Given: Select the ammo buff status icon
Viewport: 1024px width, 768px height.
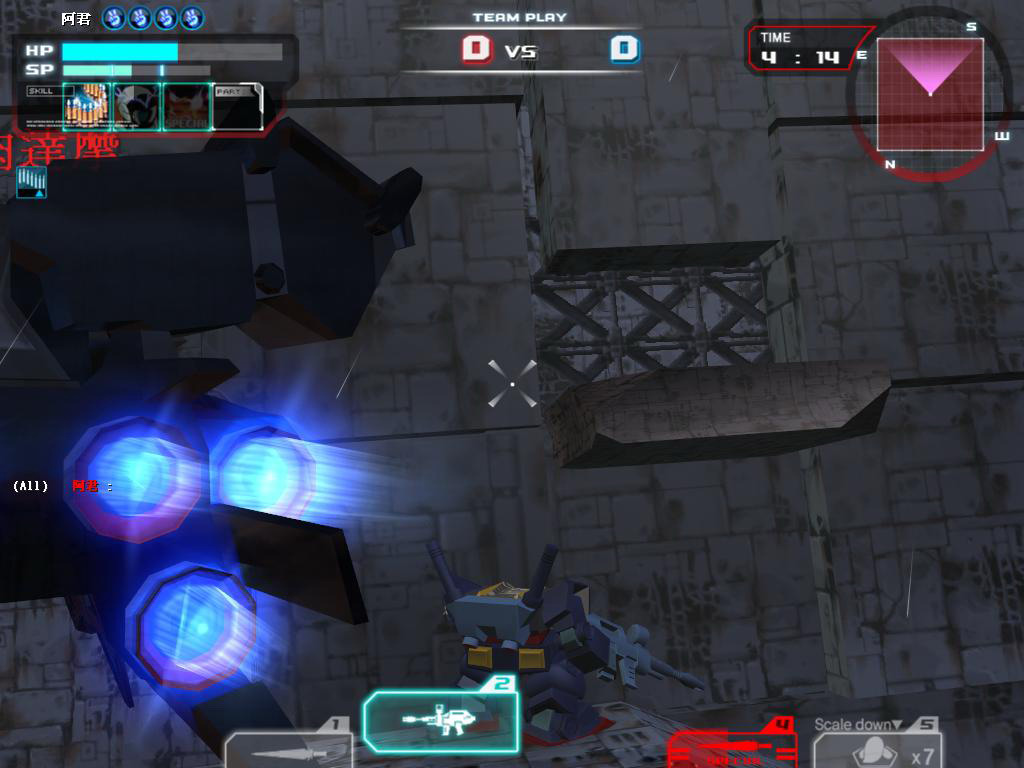Looking at the screenshot, I should coord(31,182).
